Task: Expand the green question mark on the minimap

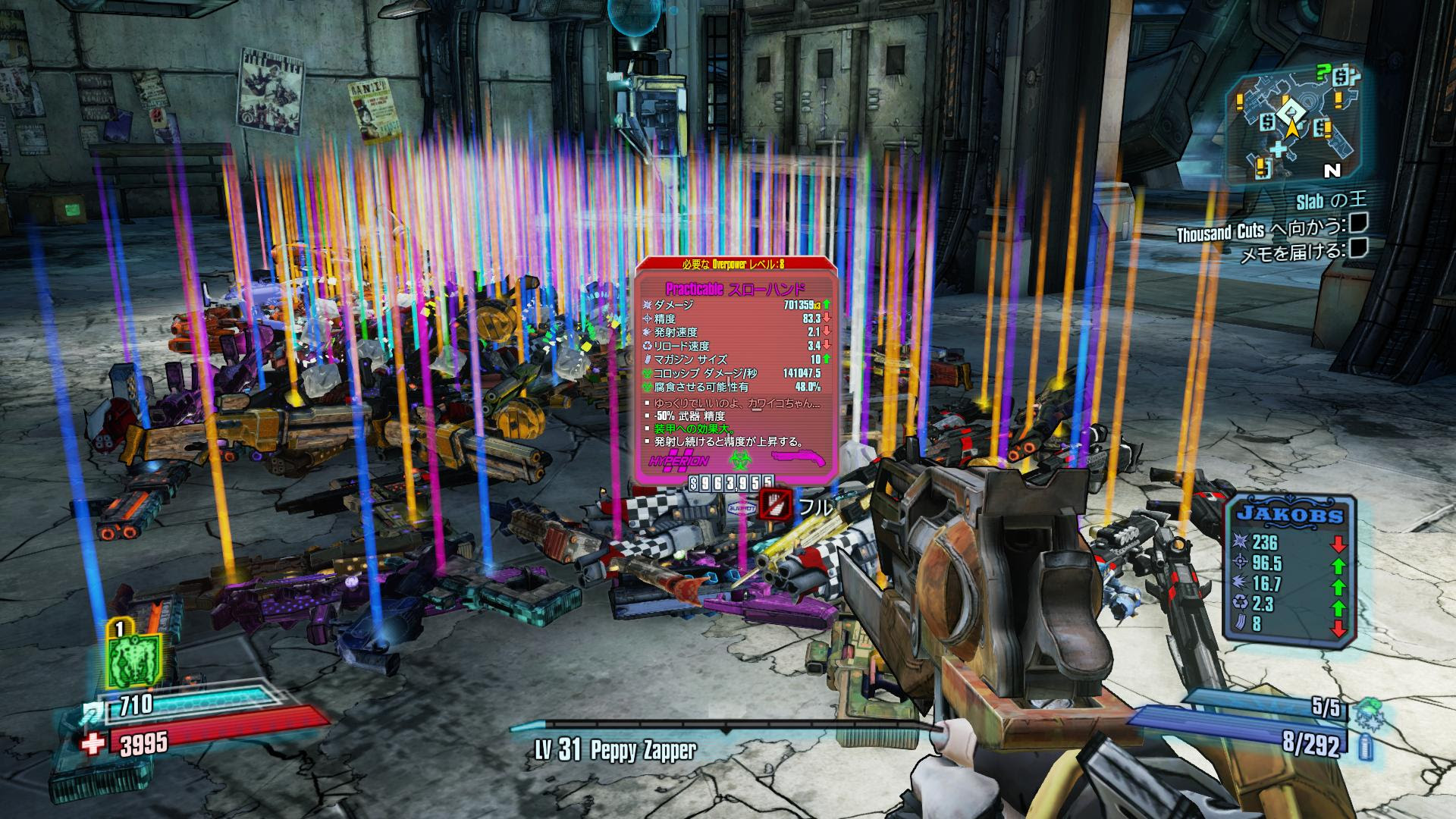Action: click(1323, 72)
